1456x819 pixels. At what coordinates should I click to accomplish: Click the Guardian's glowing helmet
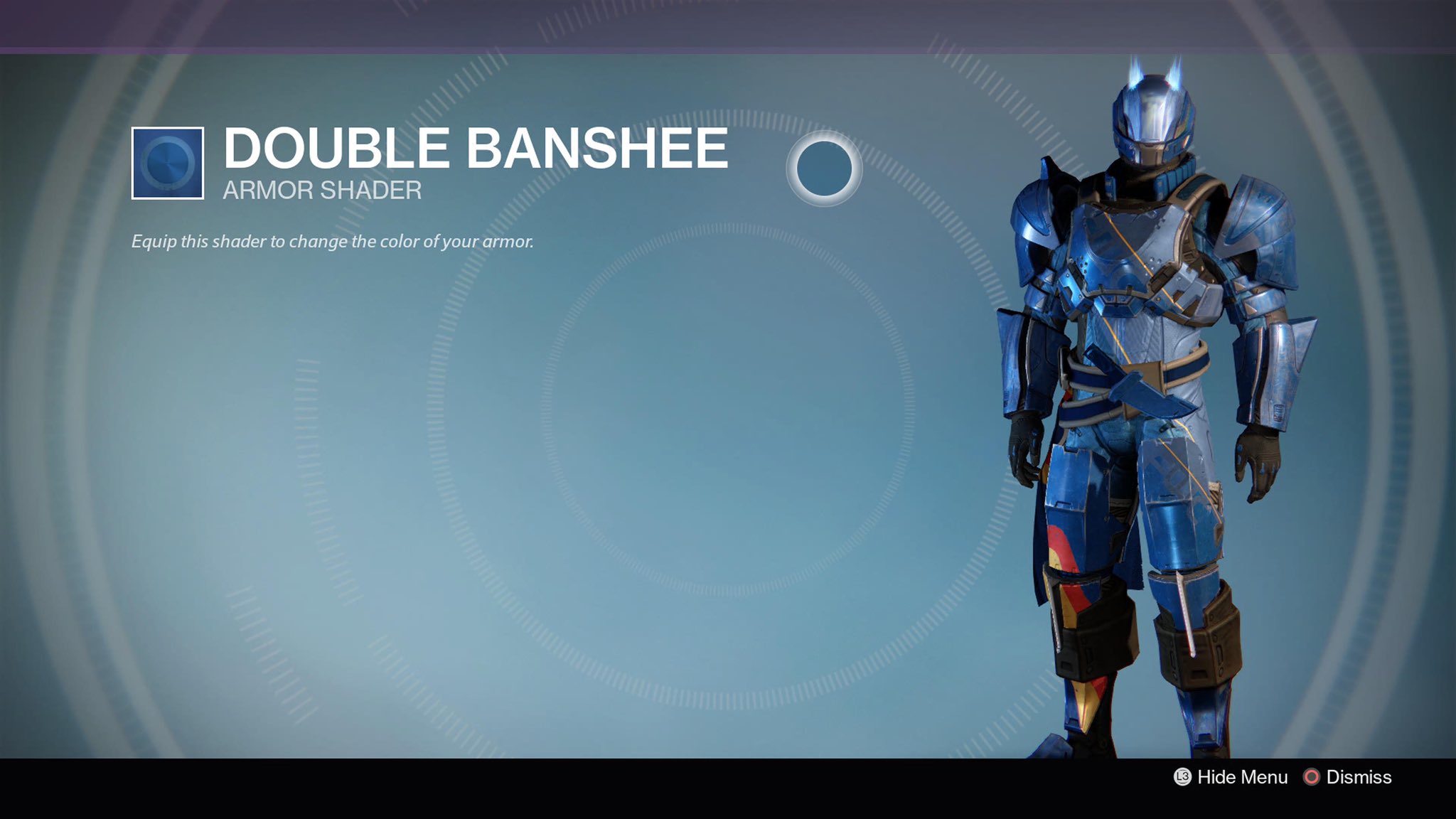pos(1156,117)
